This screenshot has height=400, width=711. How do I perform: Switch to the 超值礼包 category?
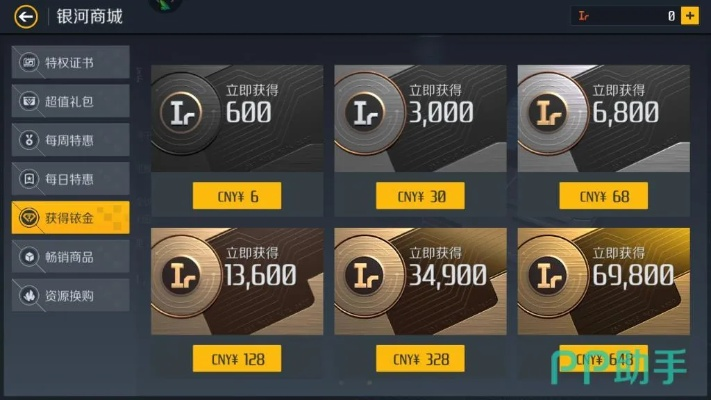point(70,102)
